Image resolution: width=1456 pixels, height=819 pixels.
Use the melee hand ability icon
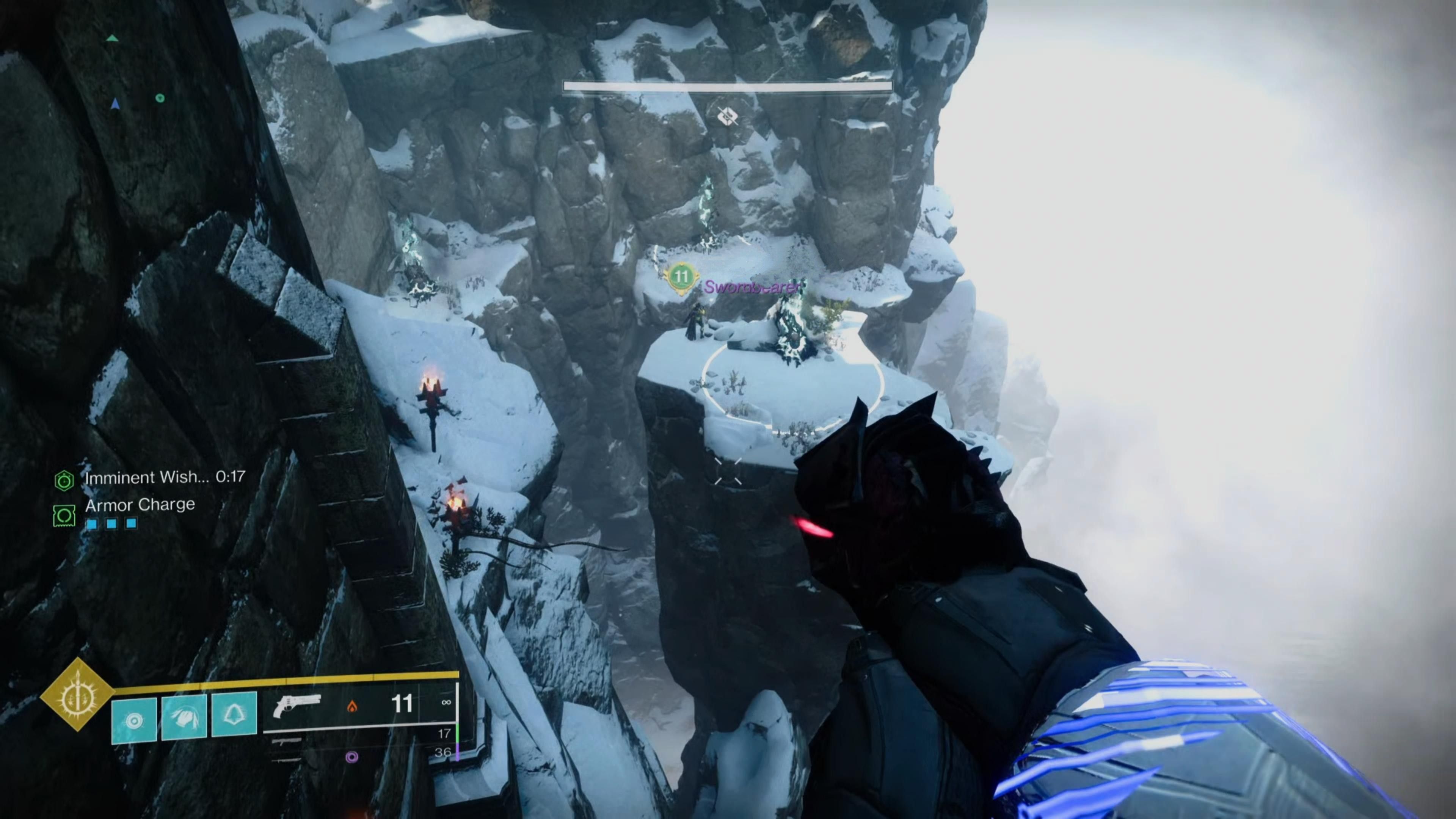click(184, 717)
